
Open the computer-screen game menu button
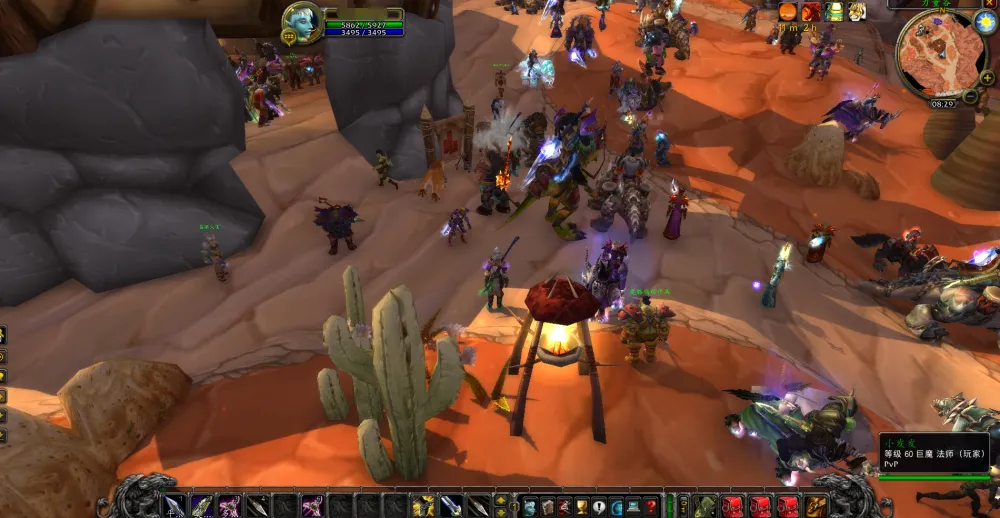click(634, 506)
